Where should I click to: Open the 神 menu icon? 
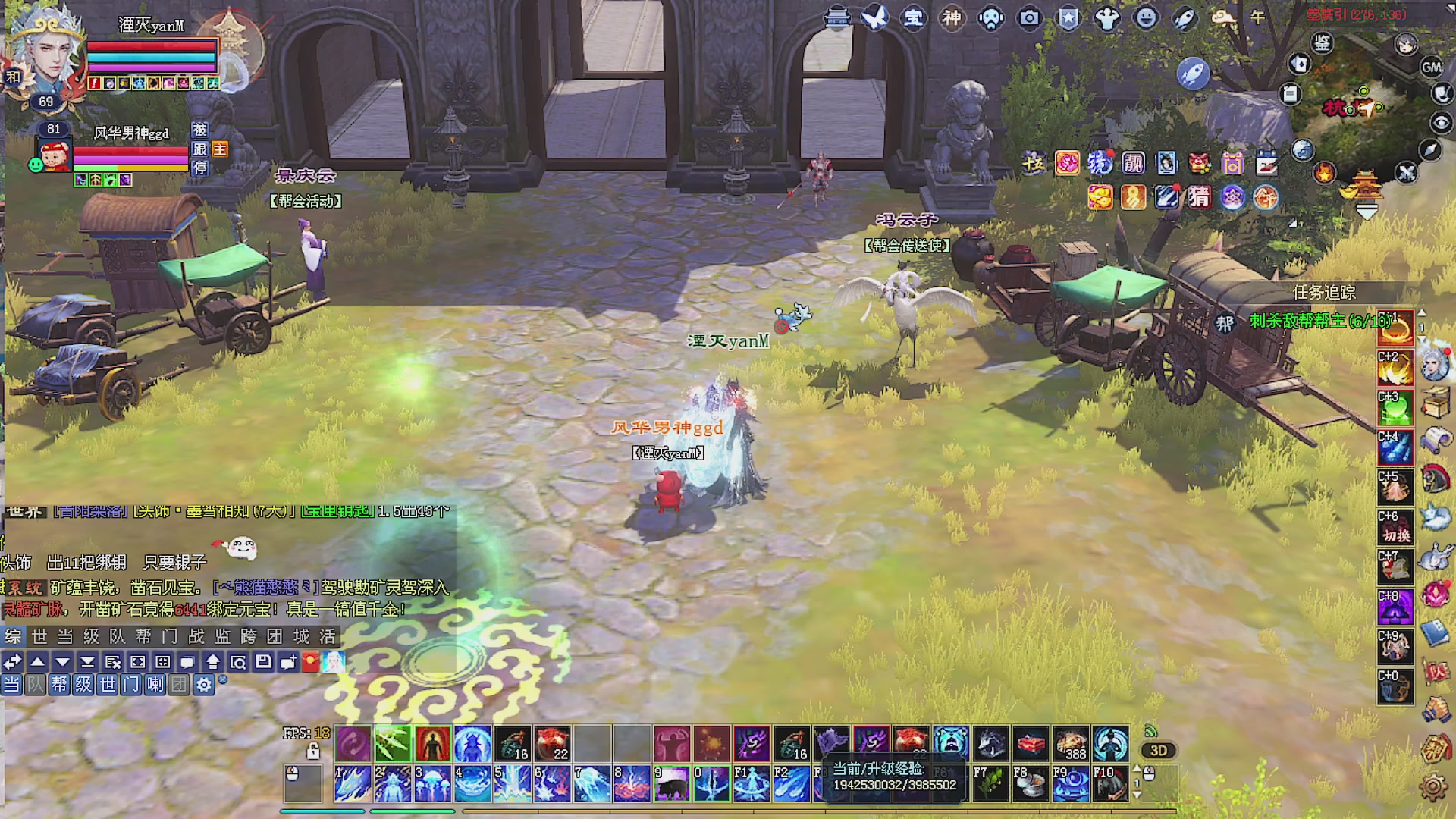(x=952, y=17)
